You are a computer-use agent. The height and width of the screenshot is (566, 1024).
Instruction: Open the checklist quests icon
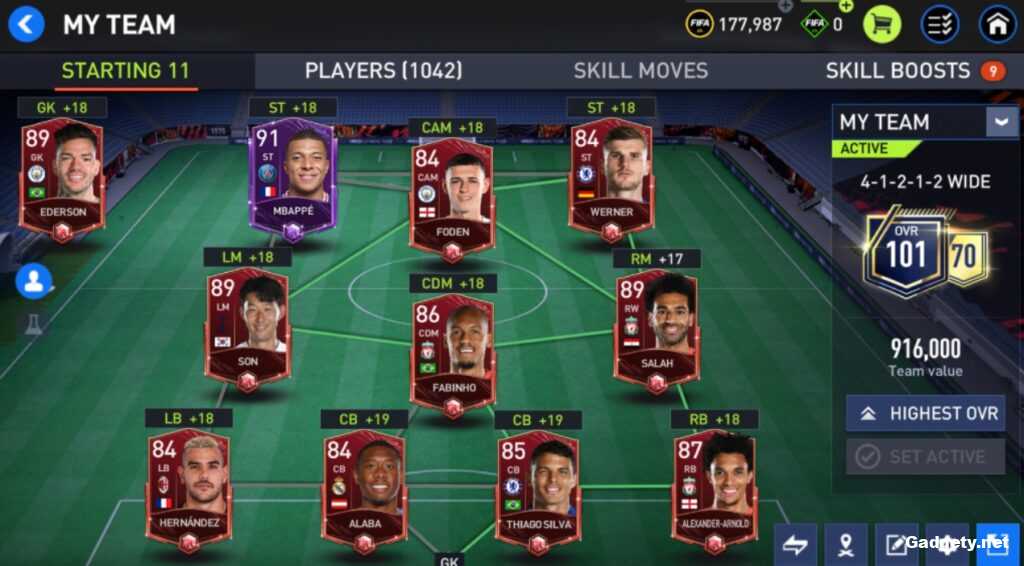click(x=940, y=24)
